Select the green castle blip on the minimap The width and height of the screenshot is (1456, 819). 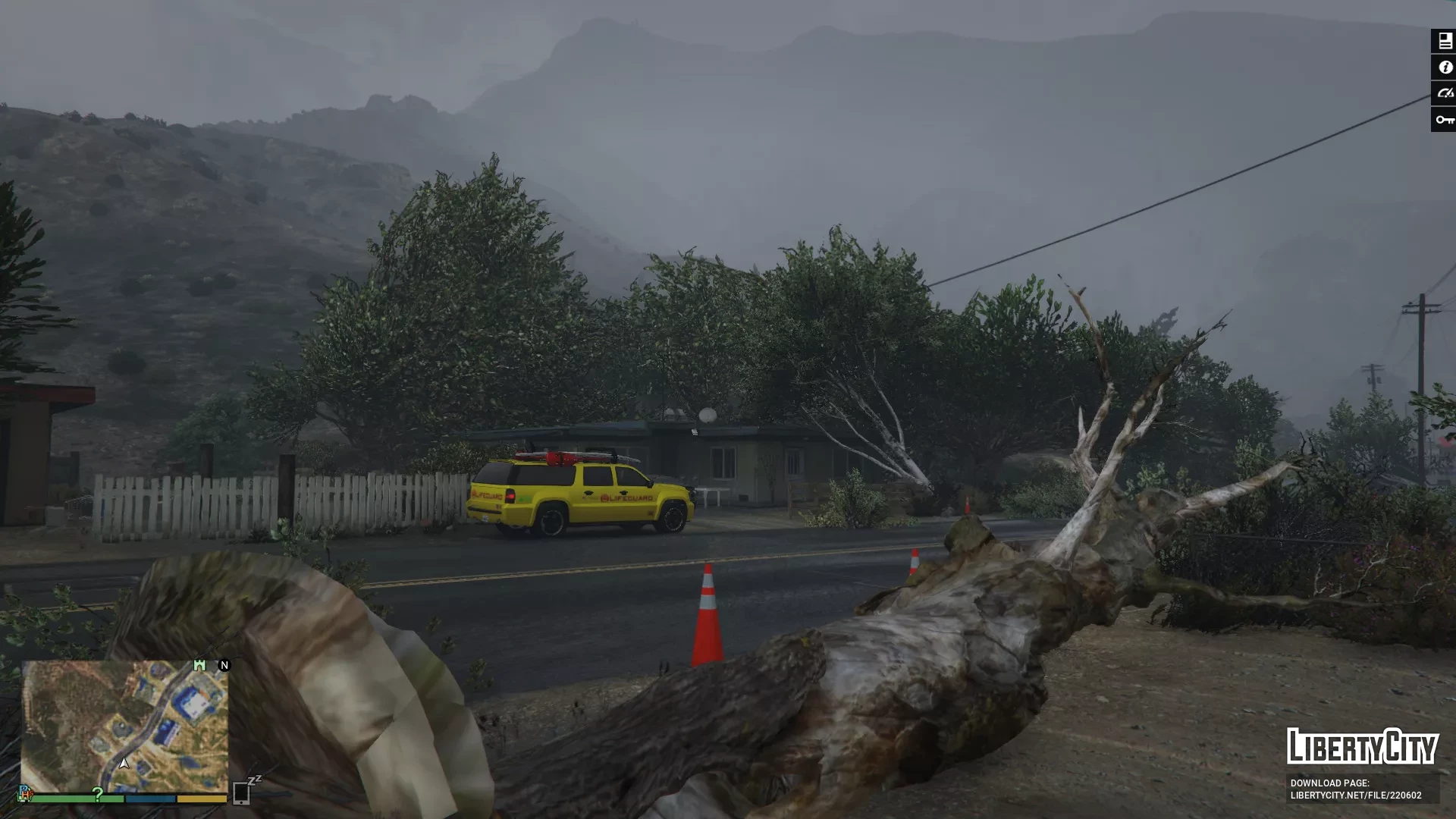(199, 665)
